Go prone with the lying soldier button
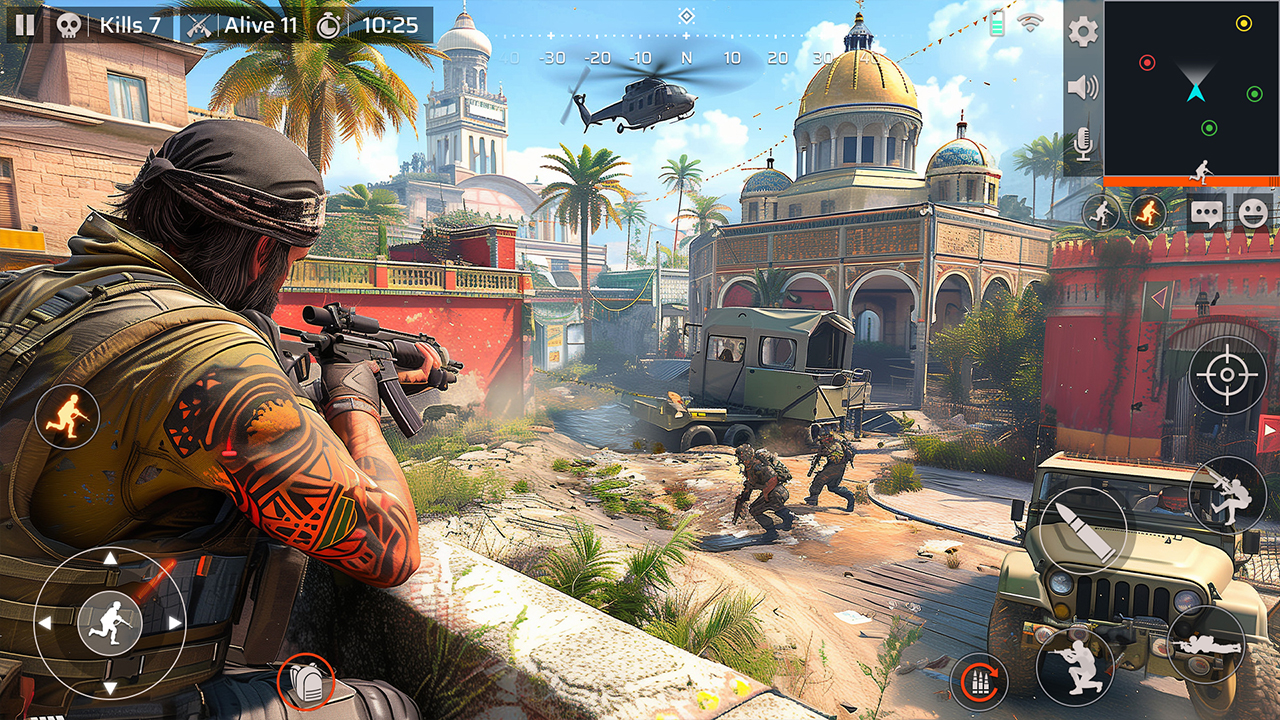Image resolution: width=1280 pixels, height=720 pixels. [x=1206, y=645]
